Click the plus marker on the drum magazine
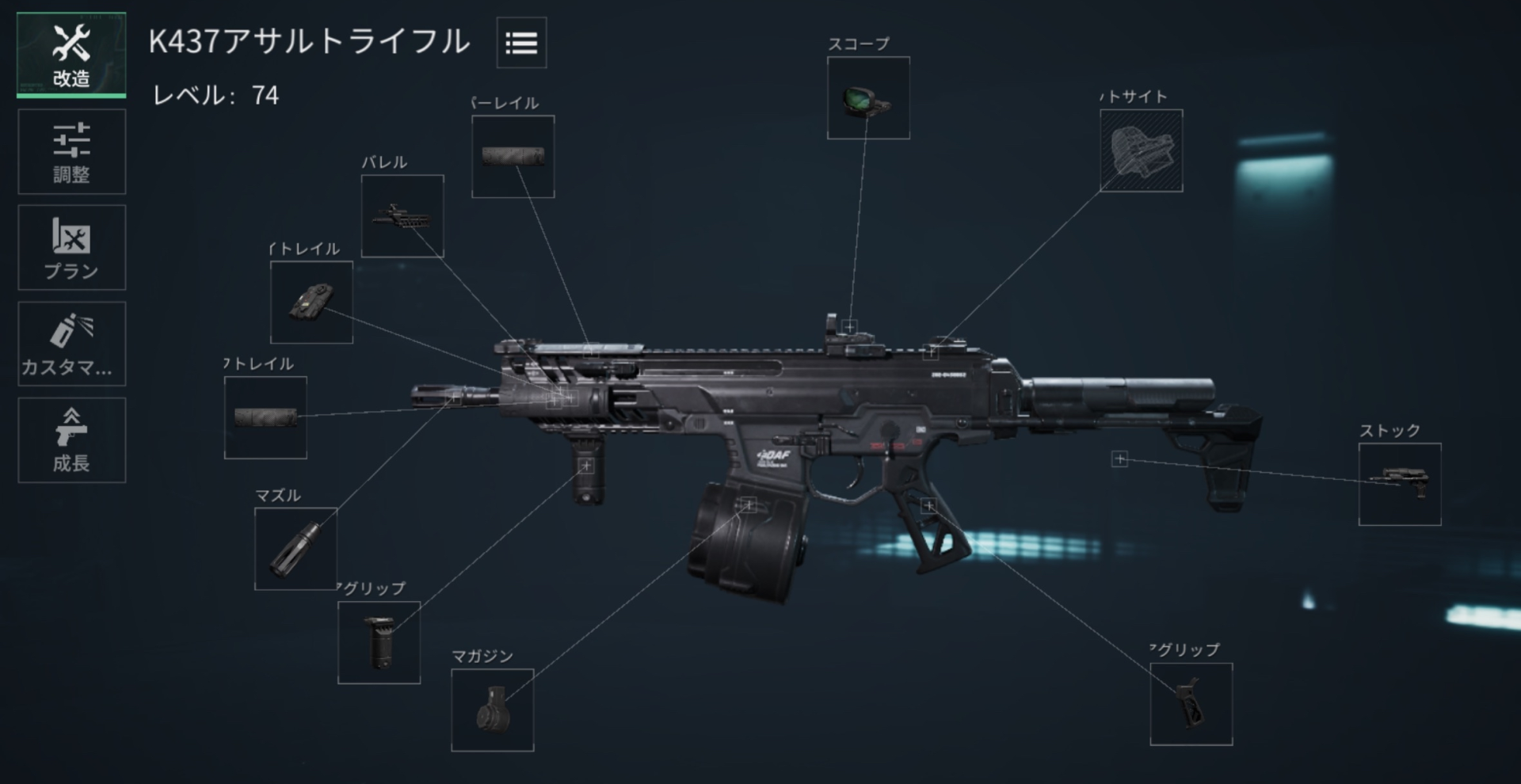 (748, 504)
